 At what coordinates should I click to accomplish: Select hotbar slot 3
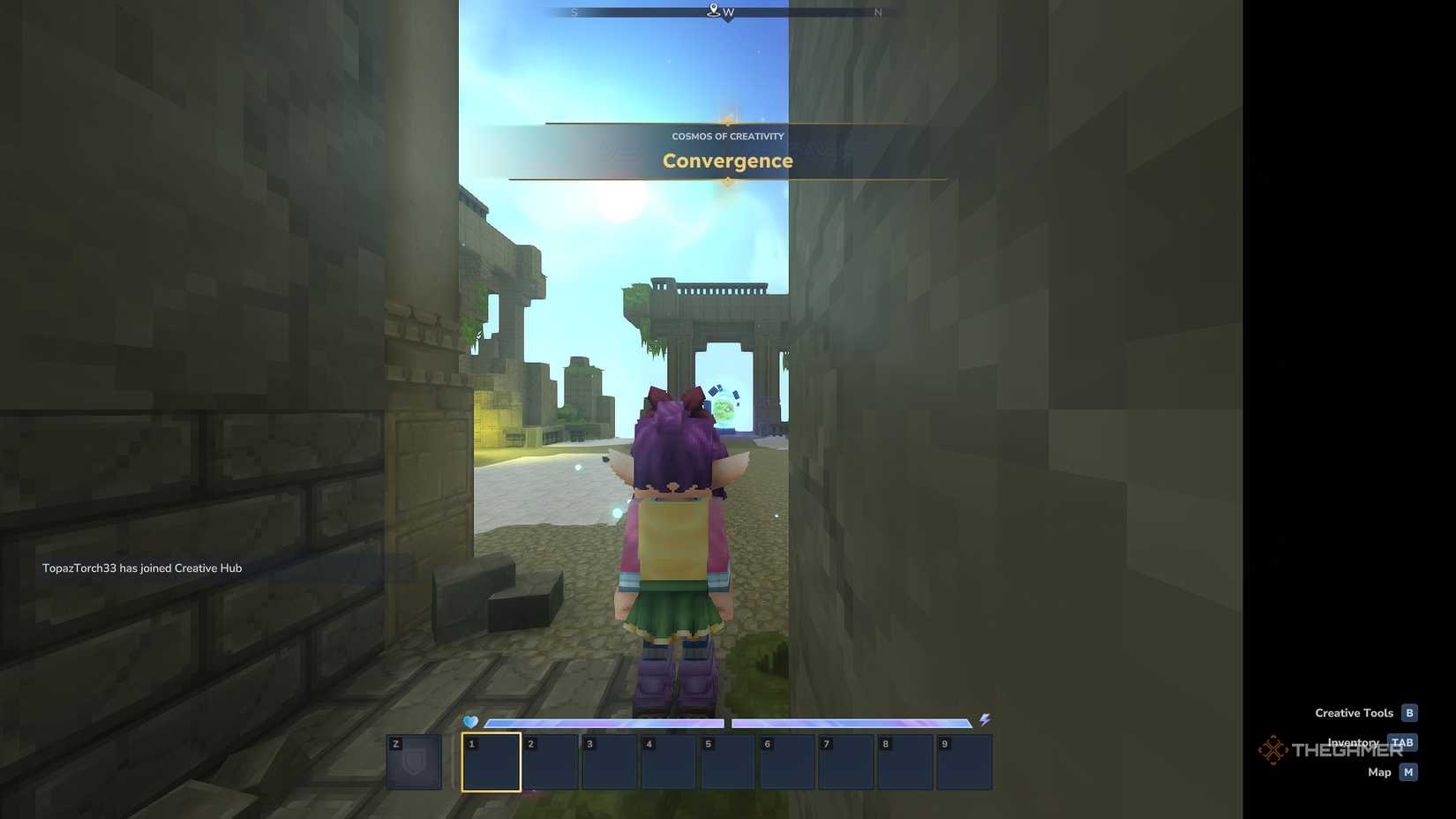tap(609, 762)
